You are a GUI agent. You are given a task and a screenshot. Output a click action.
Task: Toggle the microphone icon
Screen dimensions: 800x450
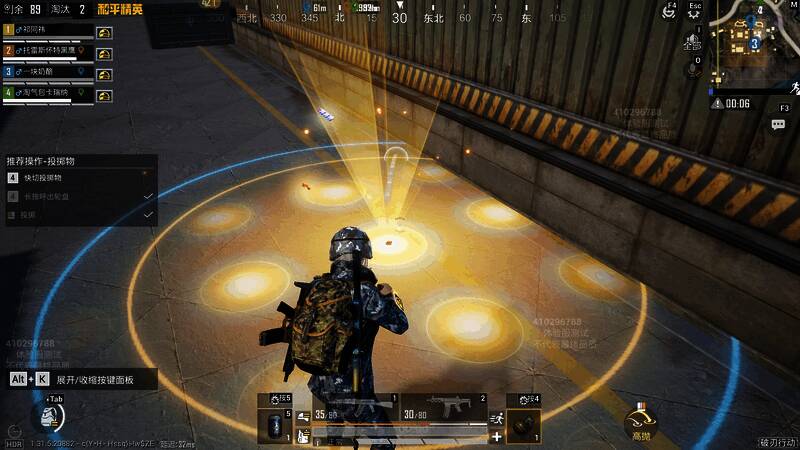pos(692,70)
